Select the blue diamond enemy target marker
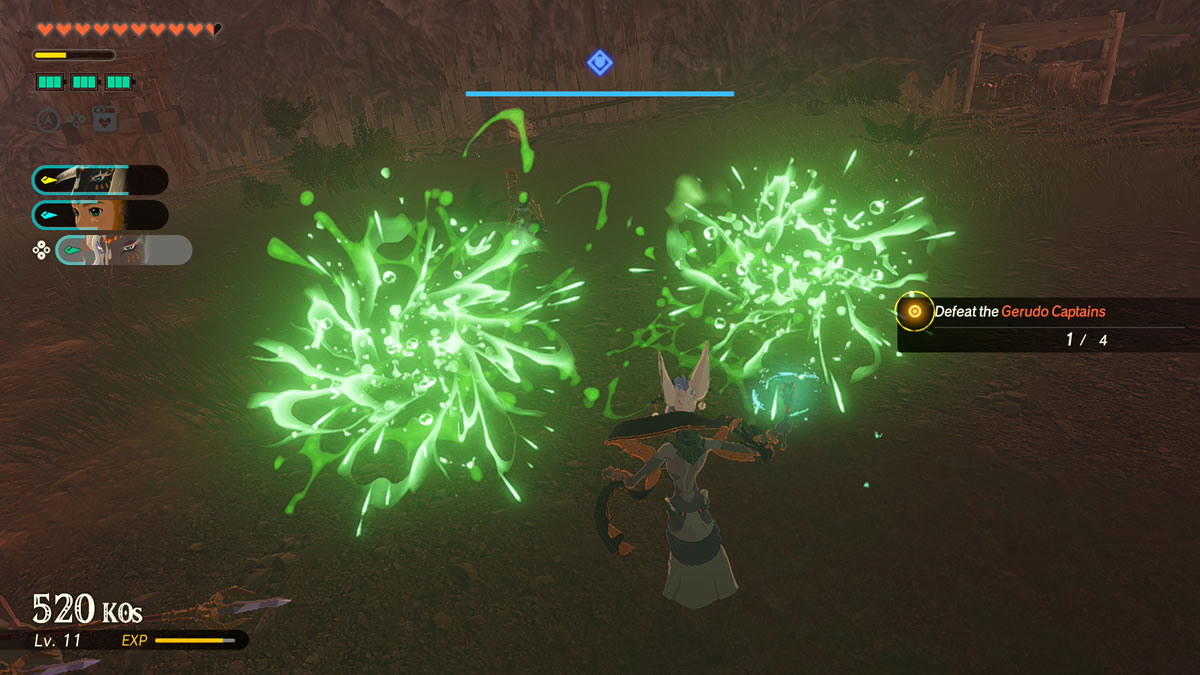 click(x=599, y=63)
